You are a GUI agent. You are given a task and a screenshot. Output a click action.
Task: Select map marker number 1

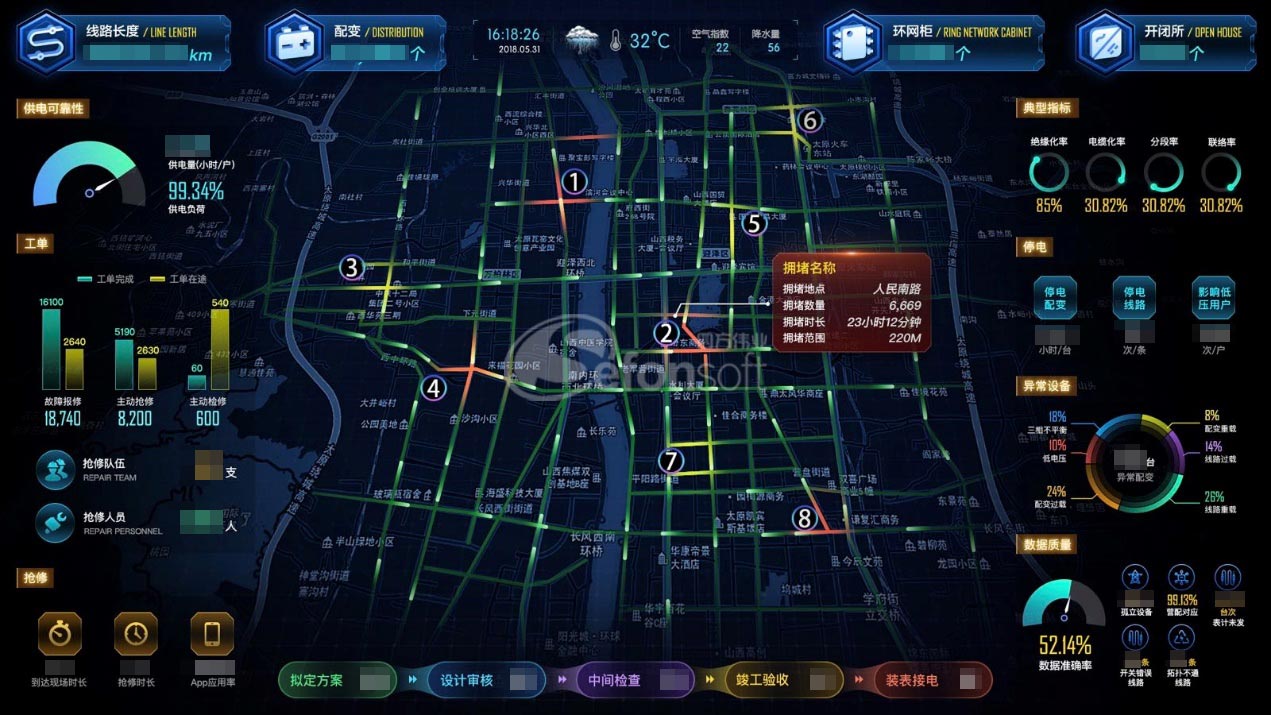[574, 181]
